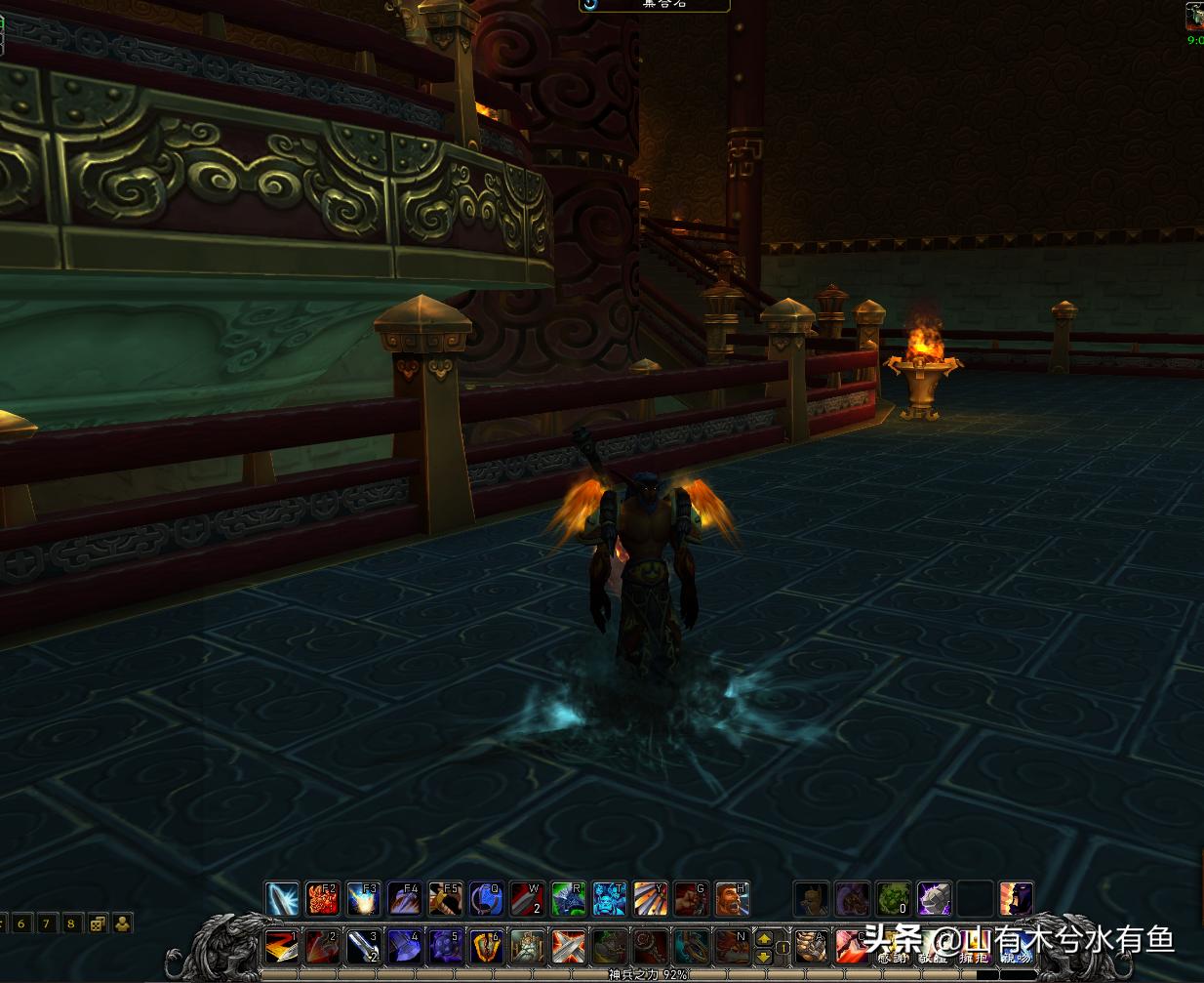Cast the R green creature ability
Screen dimensions: 1204x983
click(569, 898)
